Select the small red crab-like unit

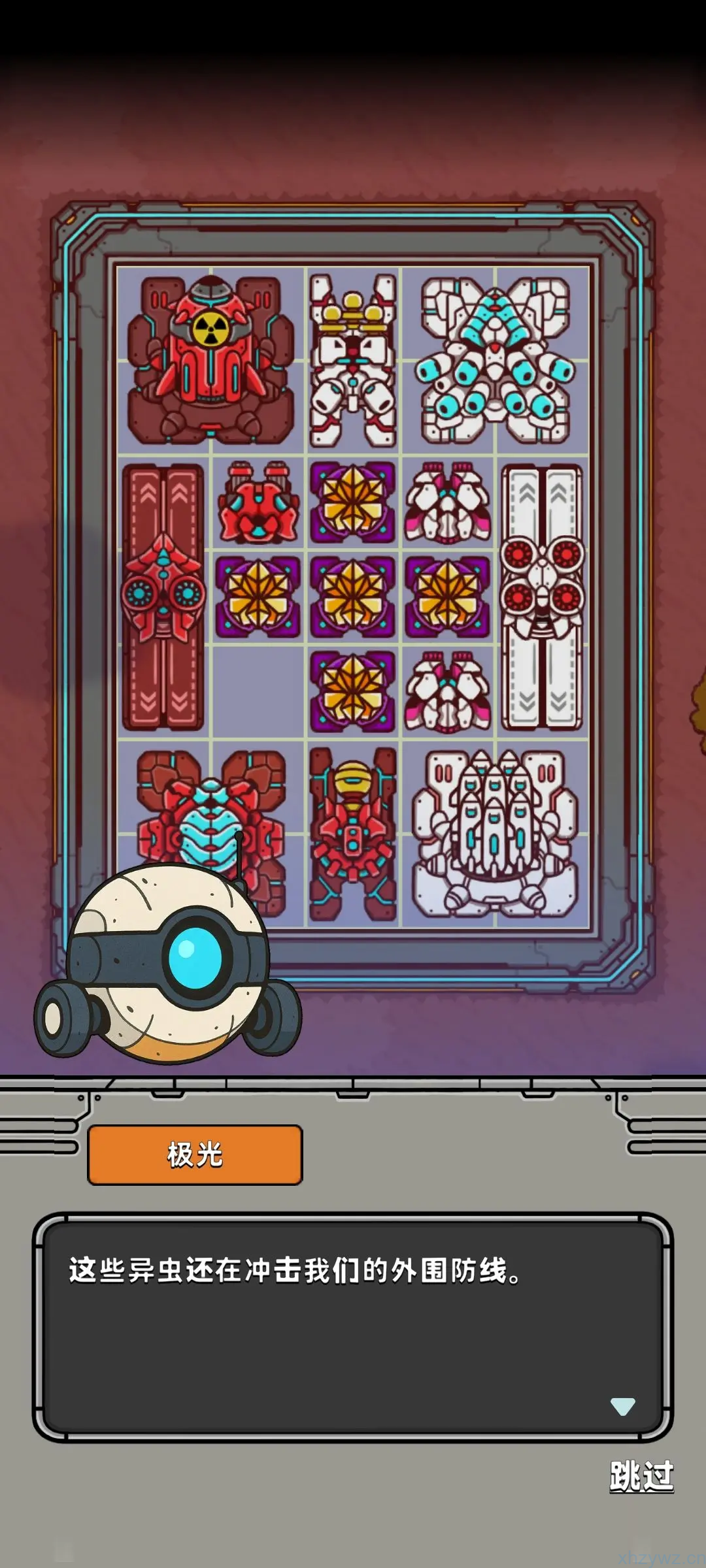tap(258, 502)
